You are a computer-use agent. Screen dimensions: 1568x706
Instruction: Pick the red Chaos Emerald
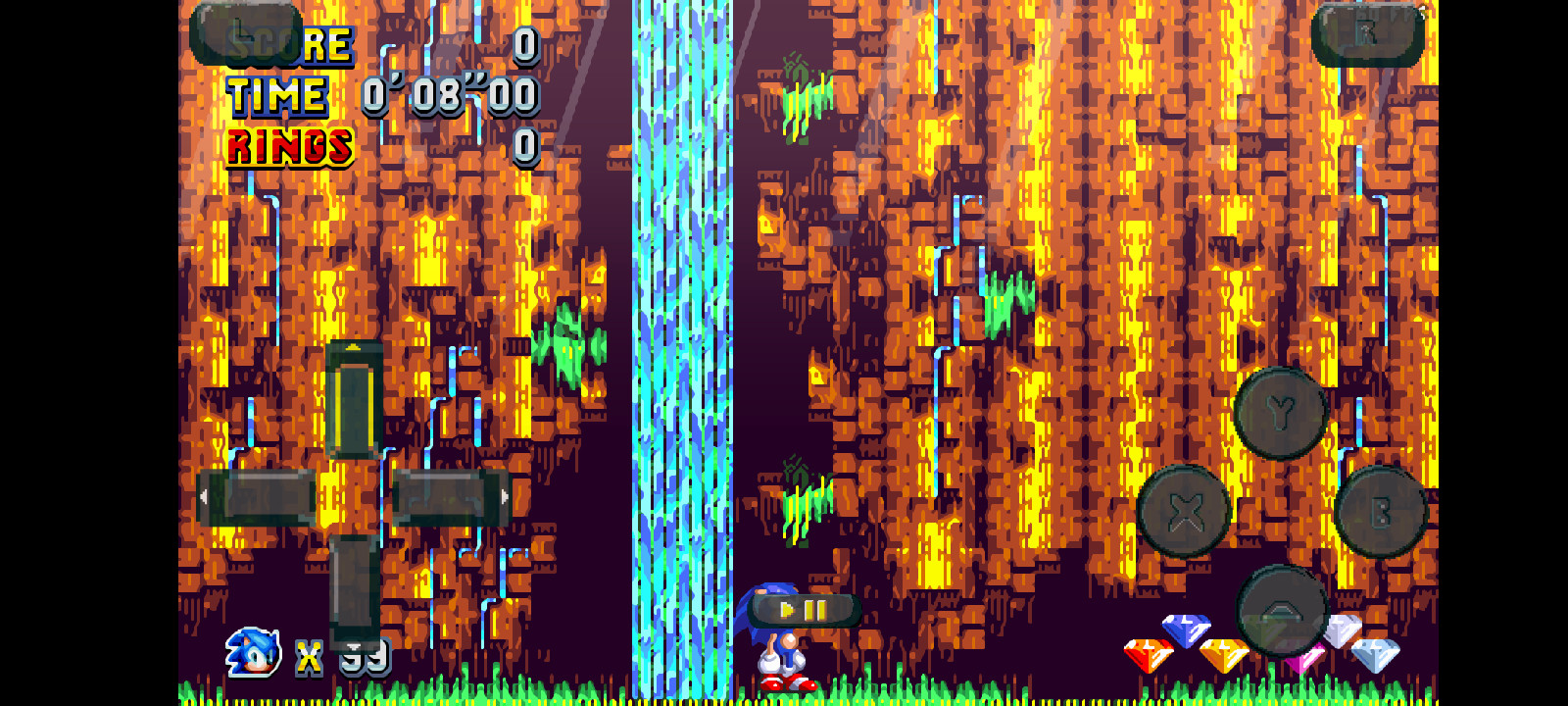point(1149,657)
